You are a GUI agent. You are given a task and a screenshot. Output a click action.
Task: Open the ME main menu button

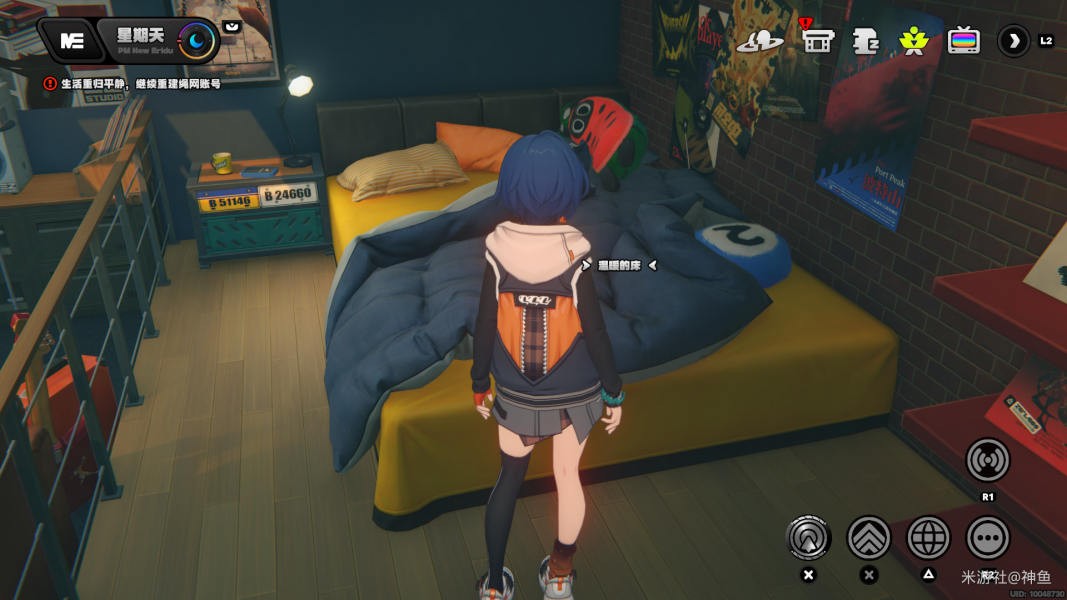pyautogui.click(x=71, y=41)
